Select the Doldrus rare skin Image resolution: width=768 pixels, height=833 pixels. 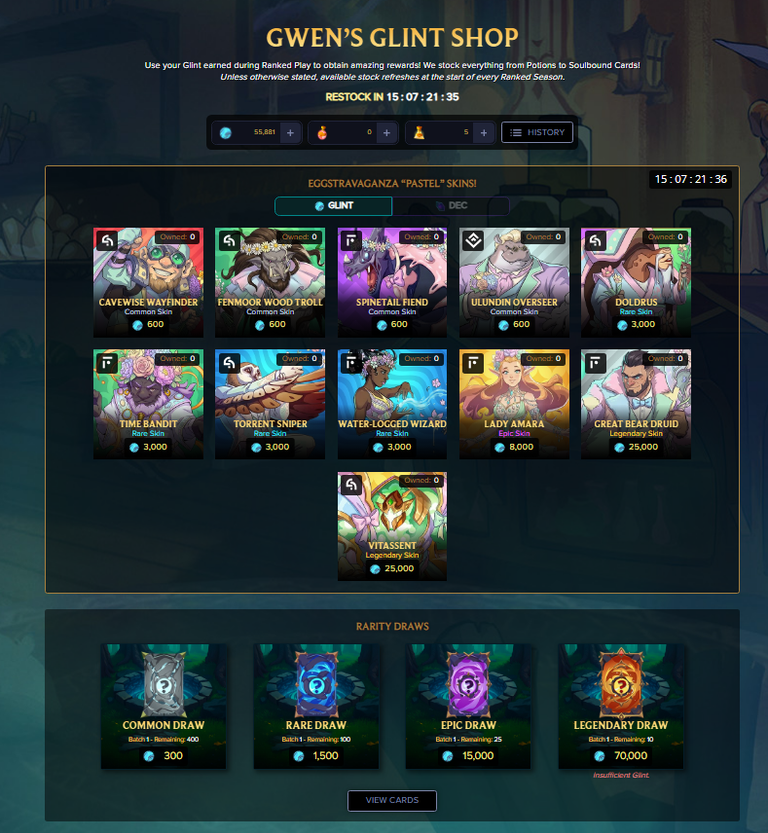coord(636,282)
